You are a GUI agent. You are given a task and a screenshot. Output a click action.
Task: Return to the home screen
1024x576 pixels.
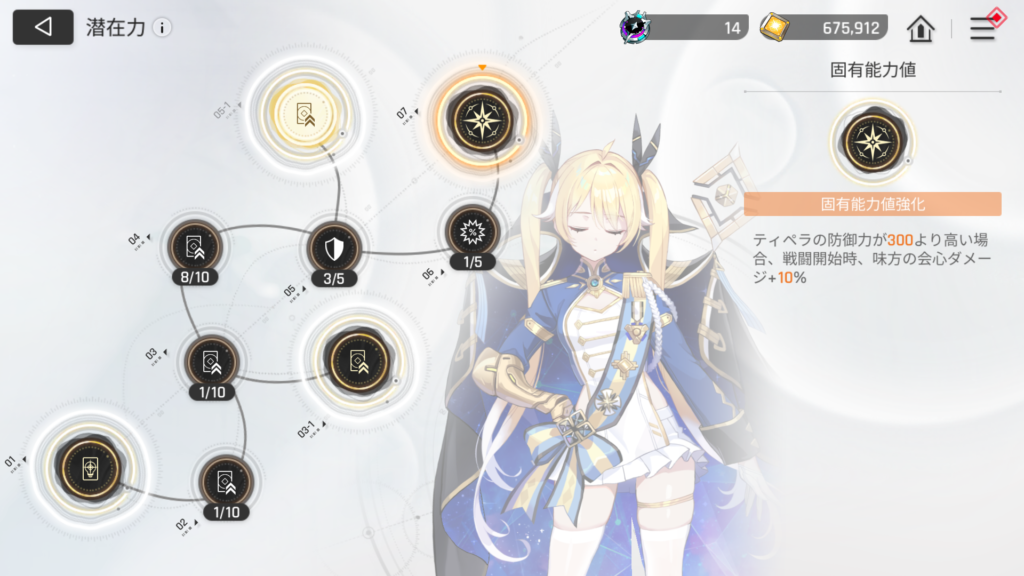click(x=920, y=29)
